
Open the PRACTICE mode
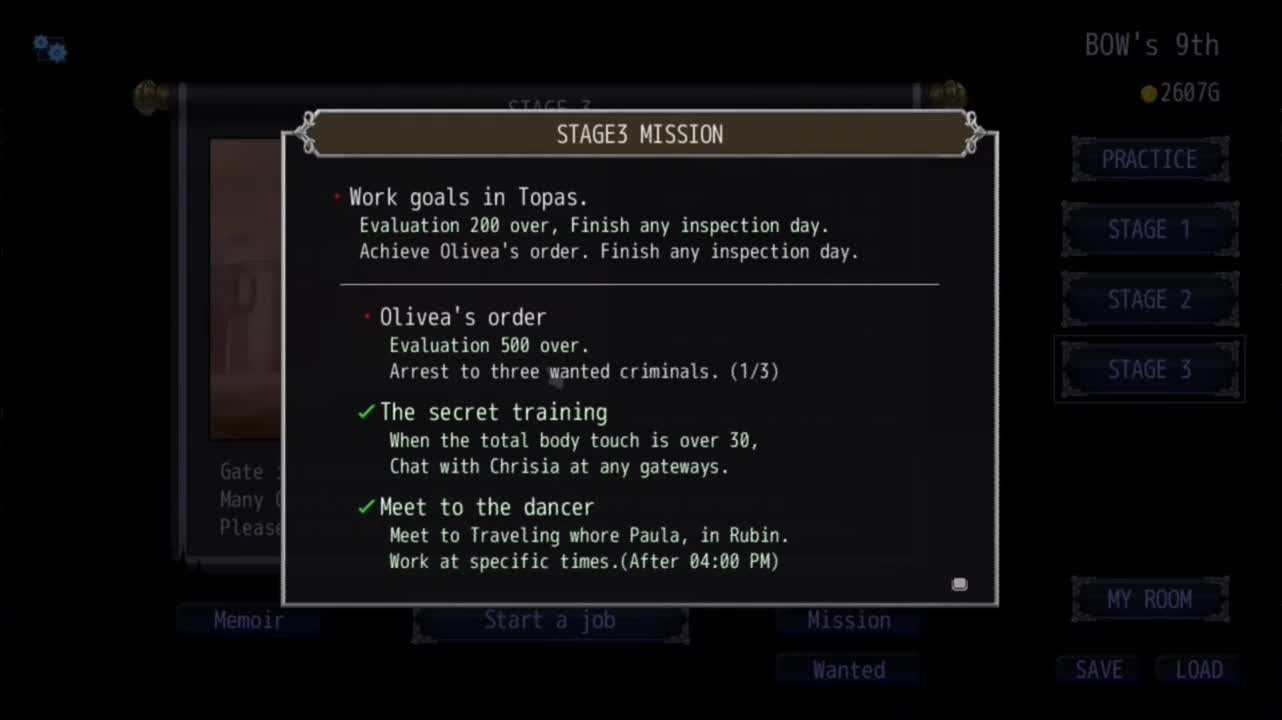click(1149, 160)
